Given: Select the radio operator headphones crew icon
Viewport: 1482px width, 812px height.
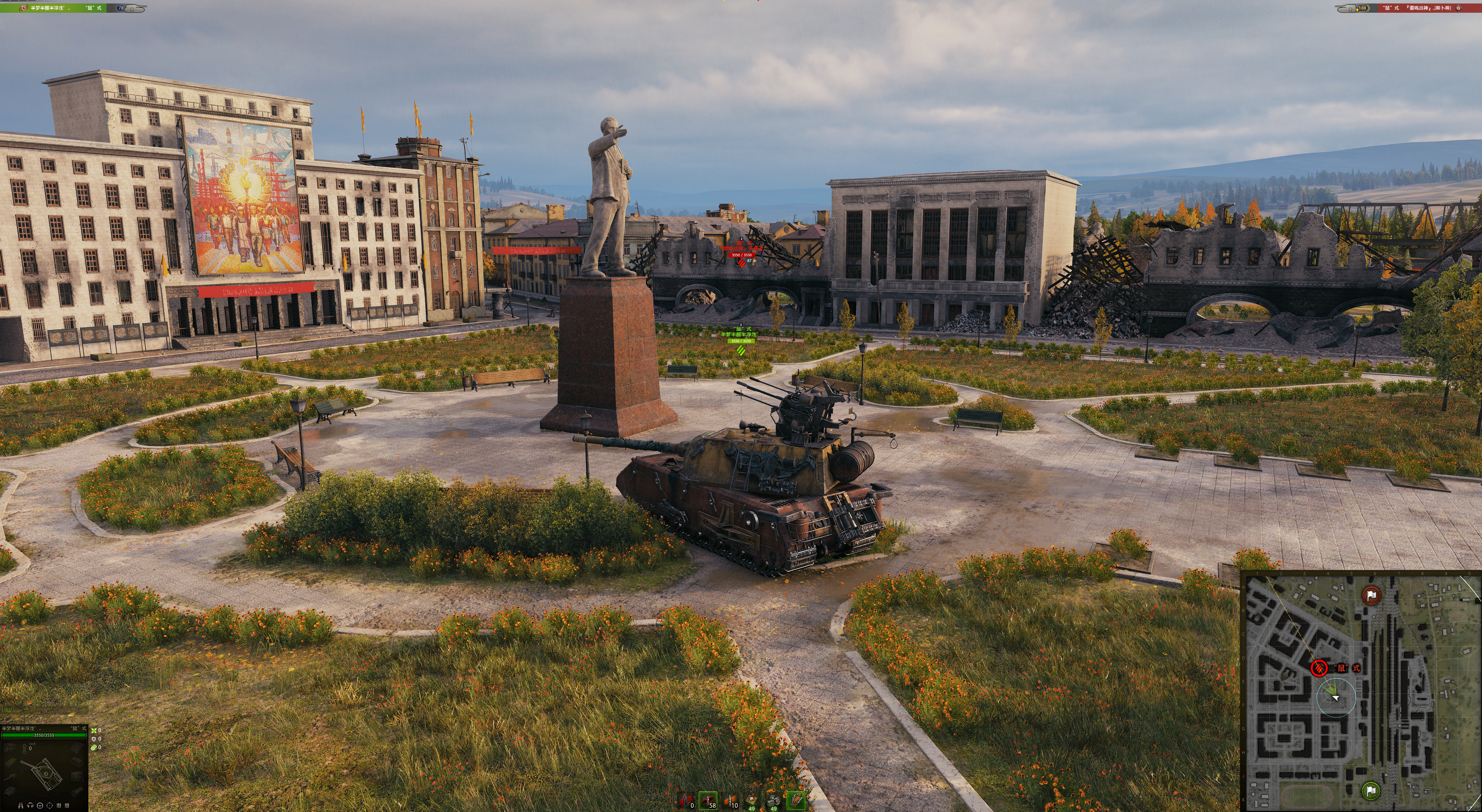Looking at the screenshot, I should (30, 805).
